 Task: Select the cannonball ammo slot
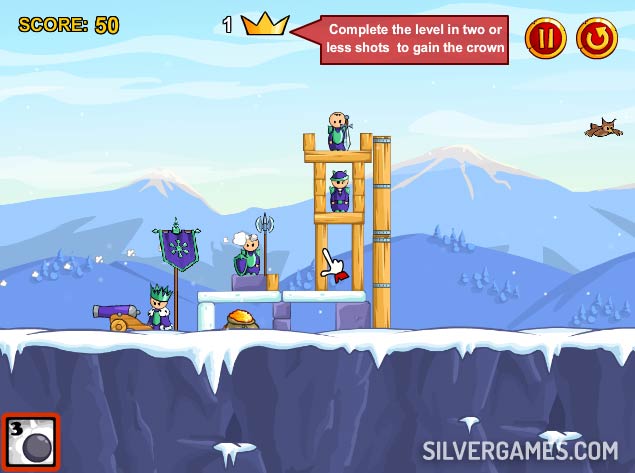(30, 441)
